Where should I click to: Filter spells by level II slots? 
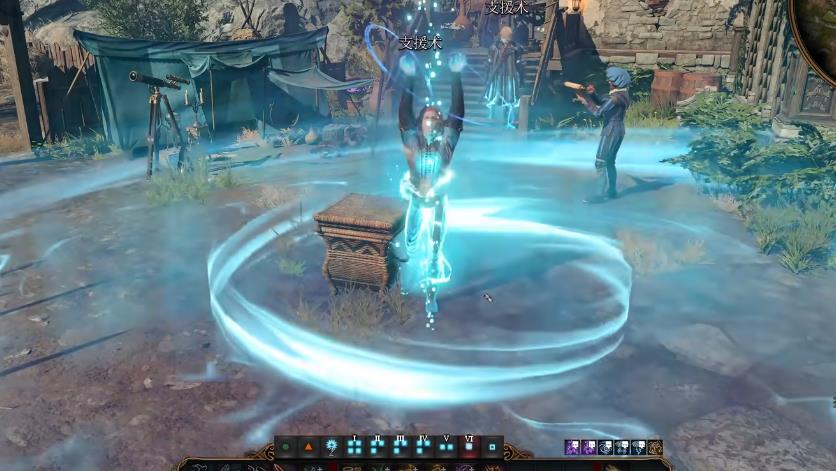click(377, 447)
